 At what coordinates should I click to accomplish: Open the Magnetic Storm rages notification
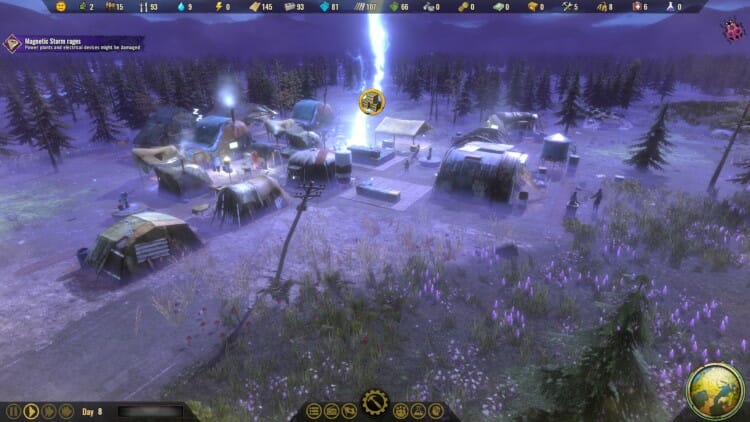(x=72, y=43)
